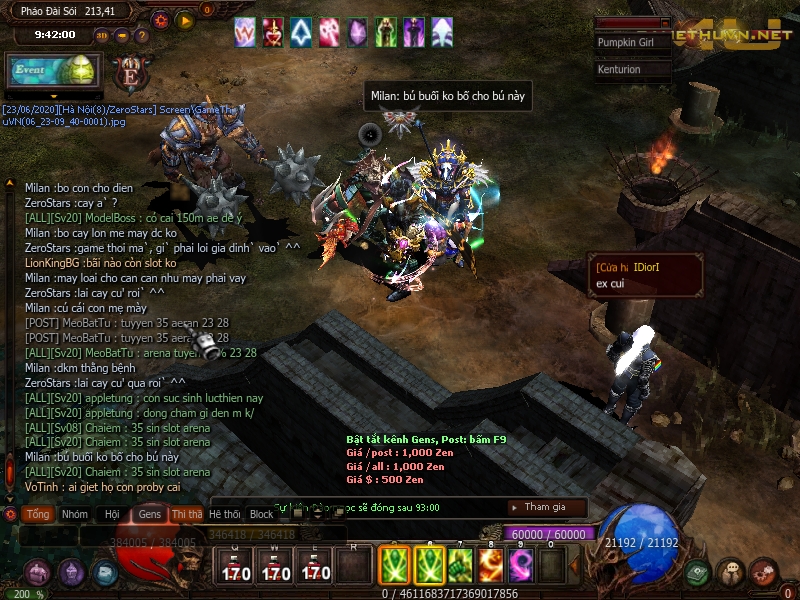Viewport: 800px width, 600px height.
Task: Switch to the Nhóm chat tab
Action: point(74,514)
